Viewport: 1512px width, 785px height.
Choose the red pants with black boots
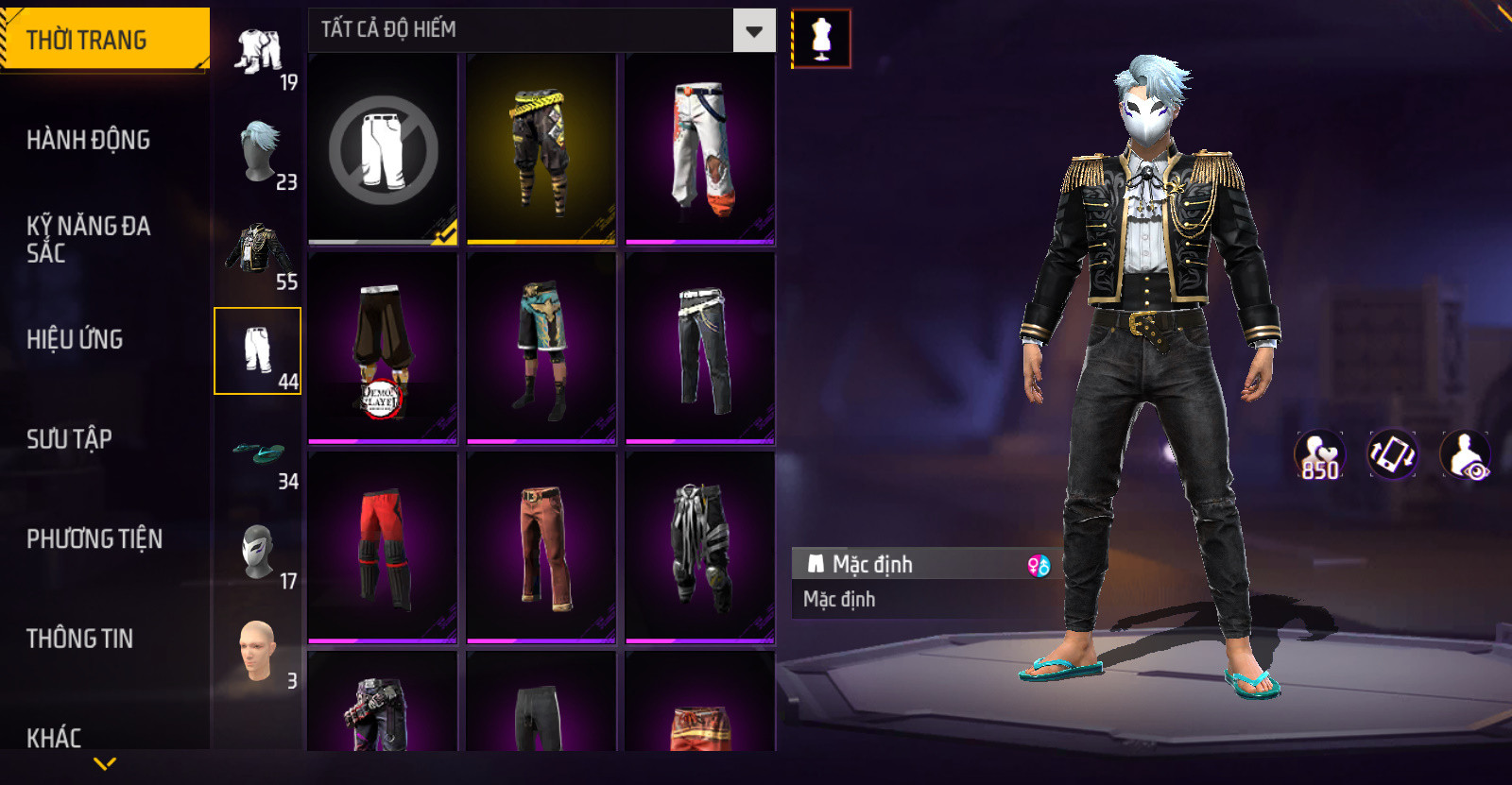383,548
